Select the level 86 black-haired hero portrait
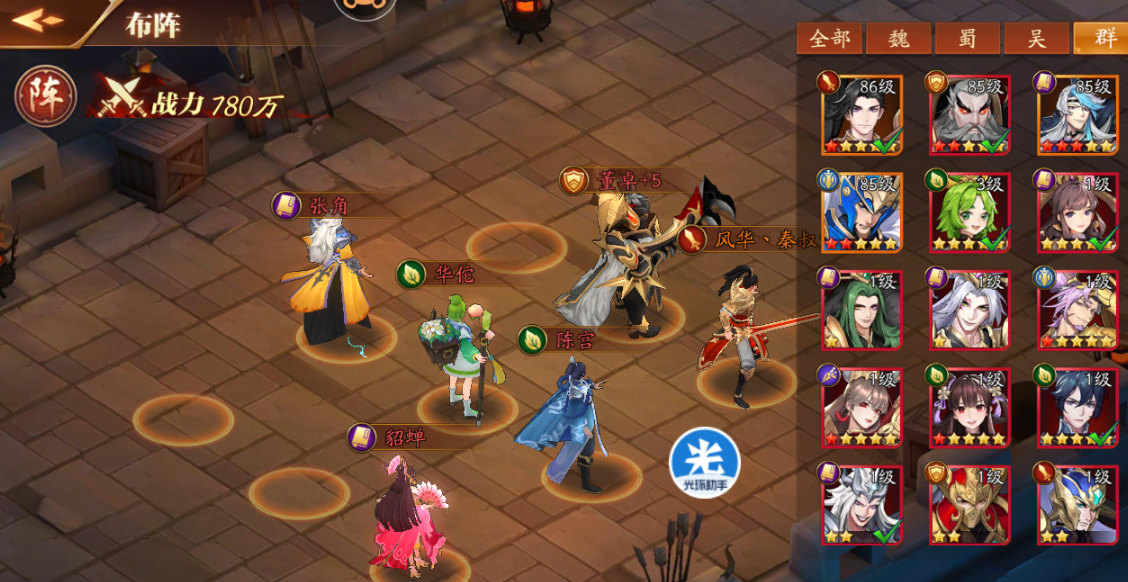 coord(860,115)
